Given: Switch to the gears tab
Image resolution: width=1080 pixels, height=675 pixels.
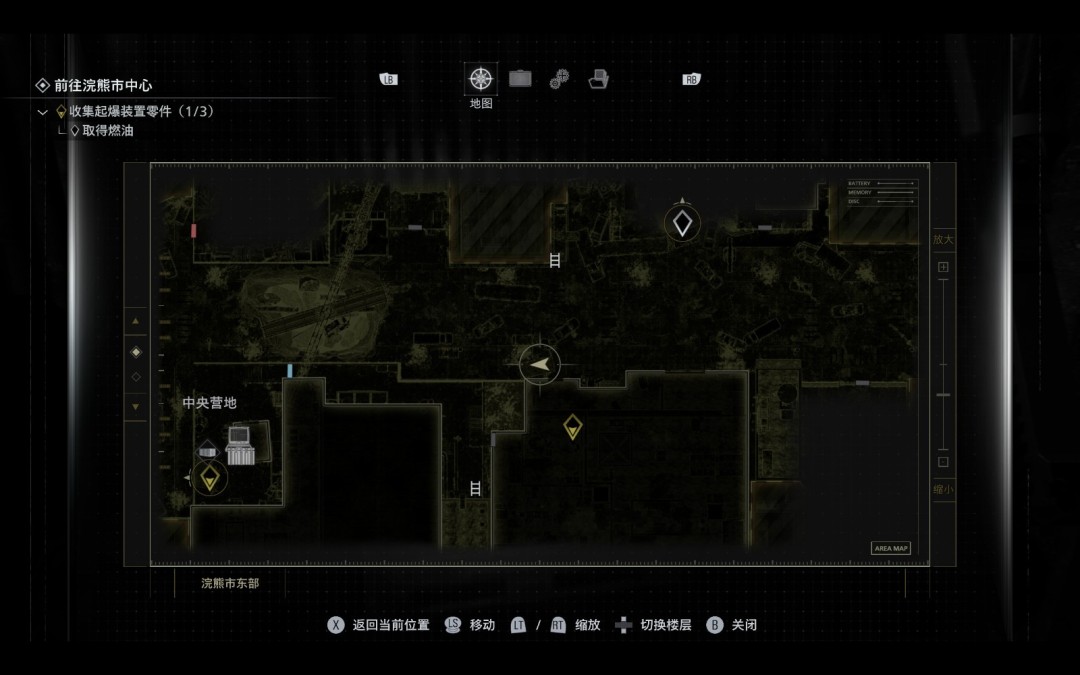Looking at the screenshot, I should pos(560,79).
